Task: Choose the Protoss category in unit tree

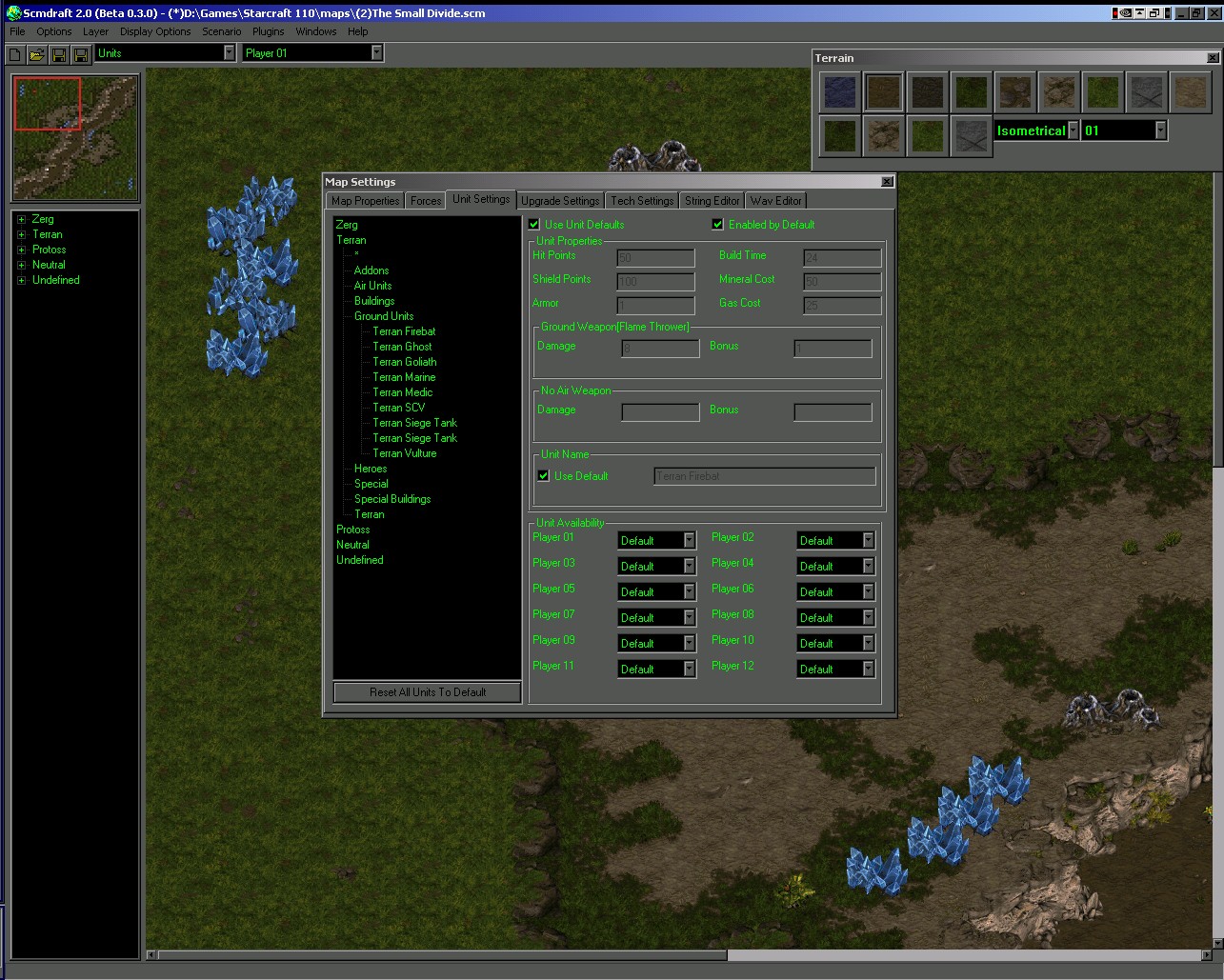Action: 352,530
